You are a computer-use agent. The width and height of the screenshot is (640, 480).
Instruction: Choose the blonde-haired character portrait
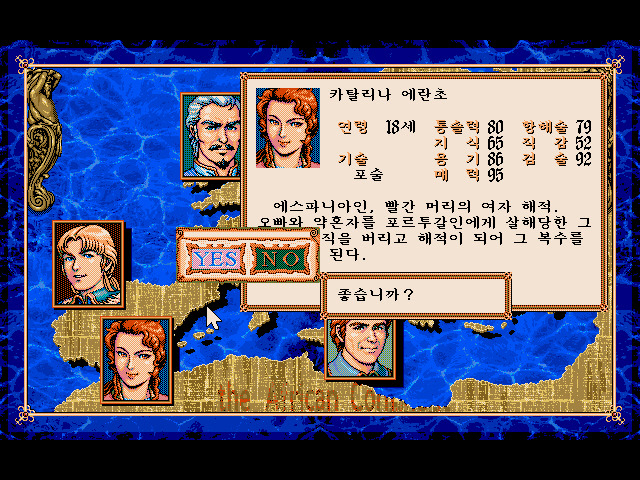click(x=88, y=262)
